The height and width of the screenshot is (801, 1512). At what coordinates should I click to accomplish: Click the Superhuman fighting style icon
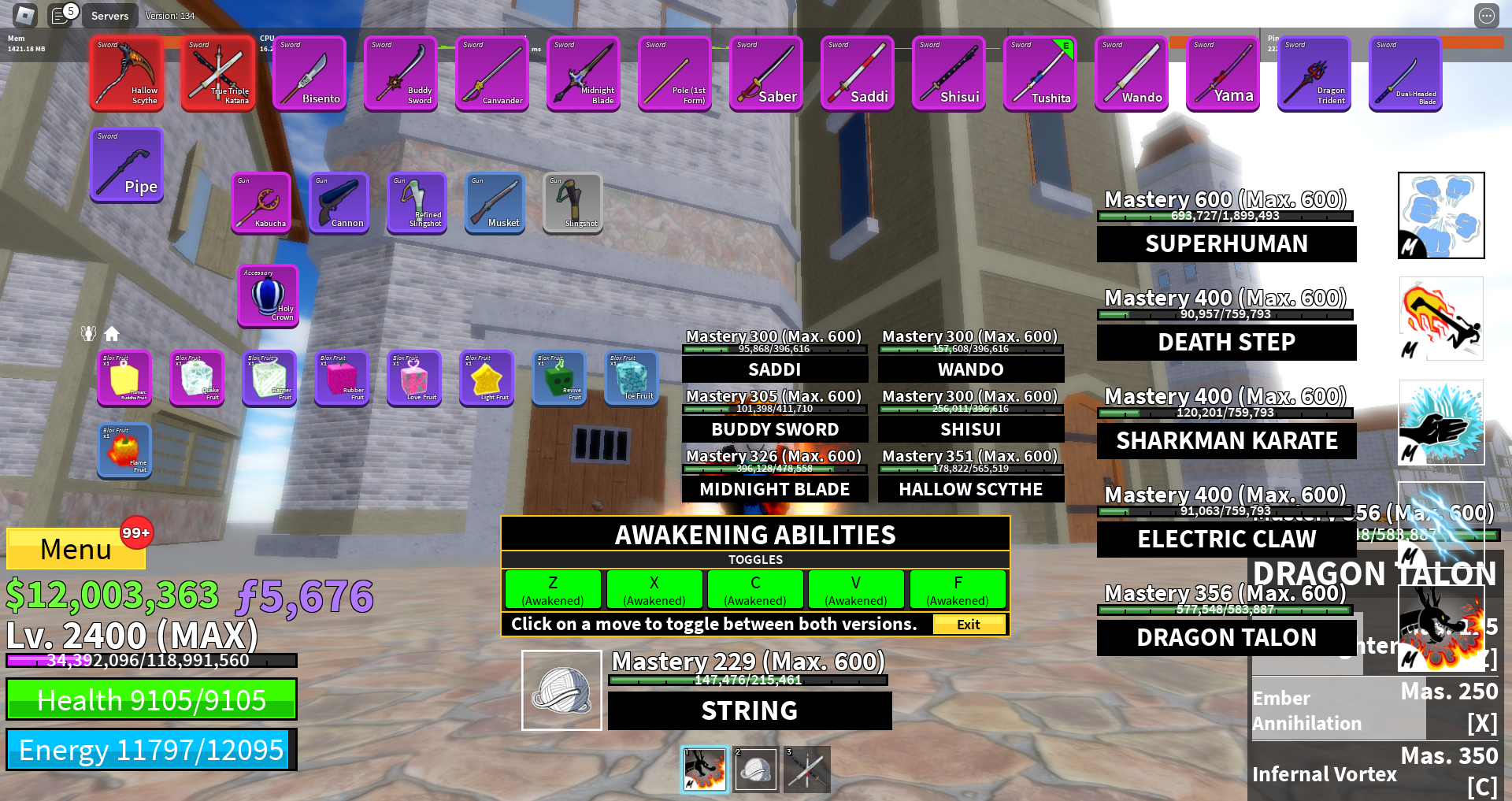click(x=1441, y=215)
